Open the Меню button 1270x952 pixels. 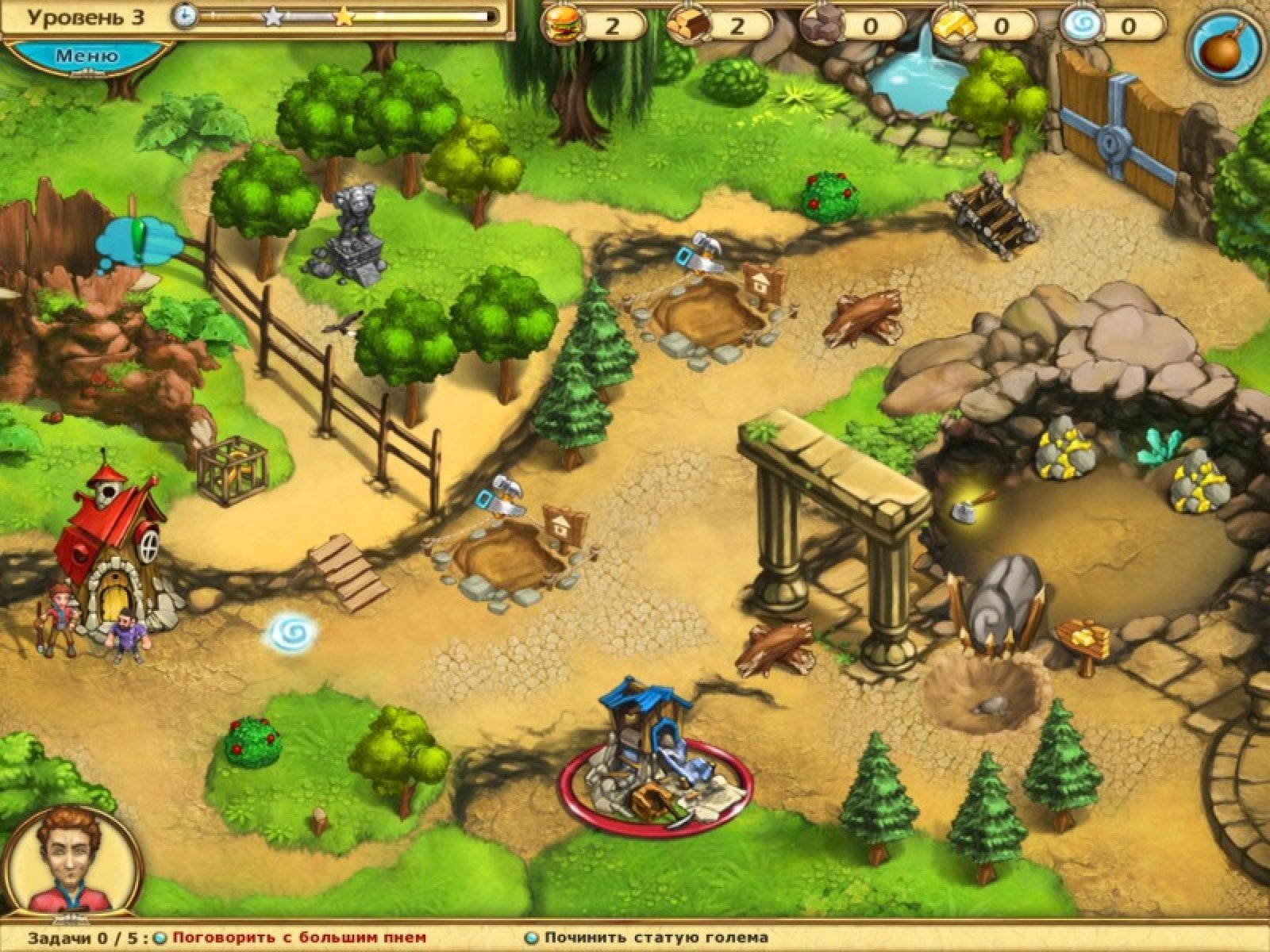[x=87, y=56]
